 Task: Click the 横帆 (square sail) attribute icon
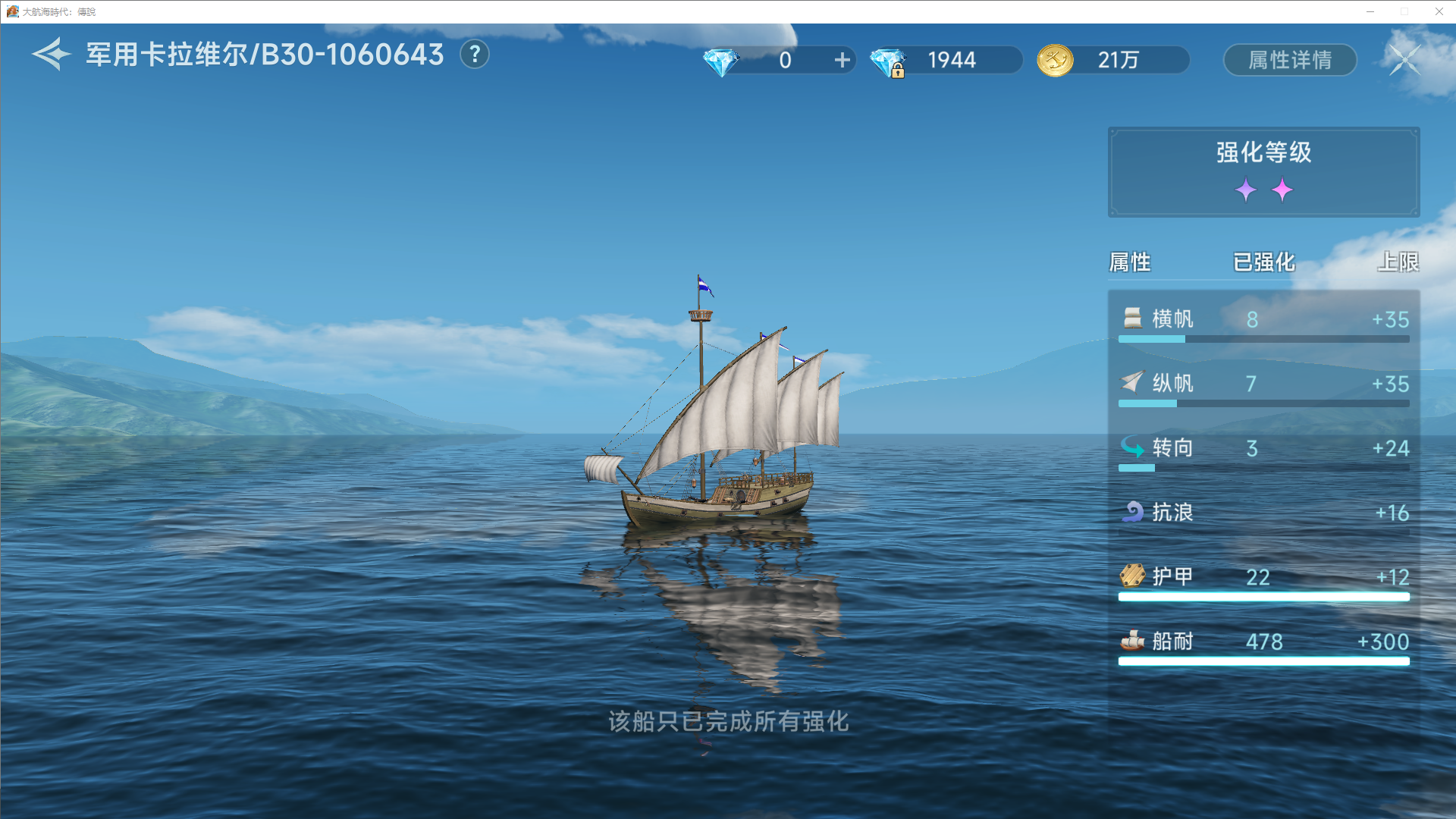click(1132, 319)
